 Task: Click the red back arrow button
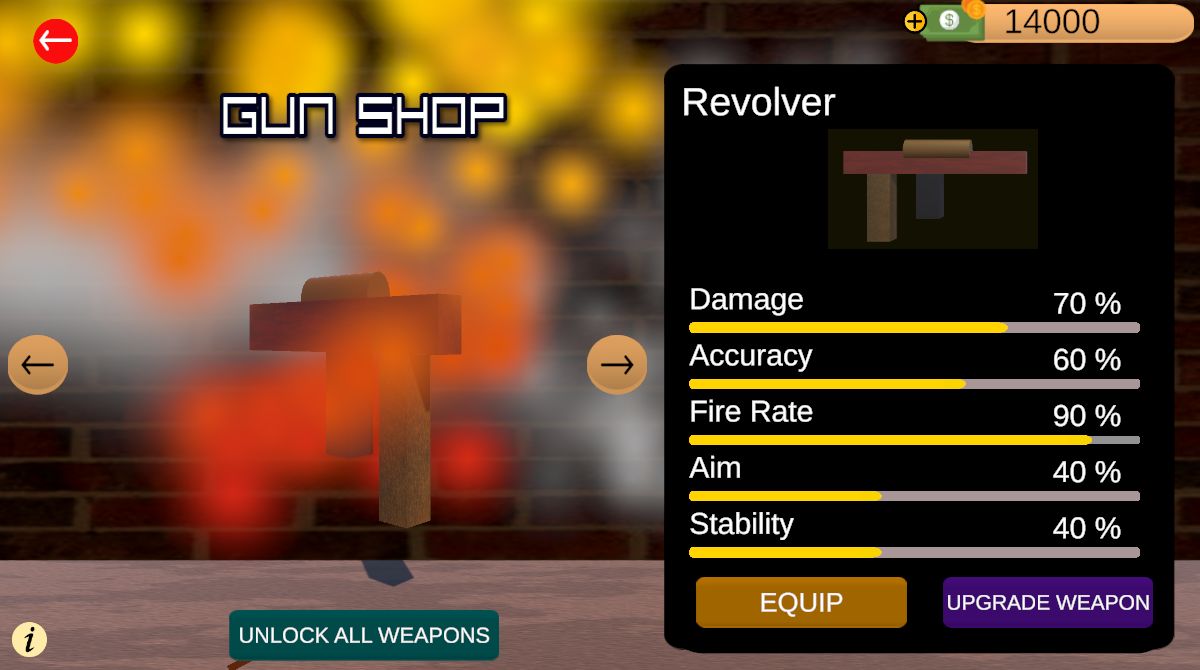pyautogui.click(x=56, y=41)
